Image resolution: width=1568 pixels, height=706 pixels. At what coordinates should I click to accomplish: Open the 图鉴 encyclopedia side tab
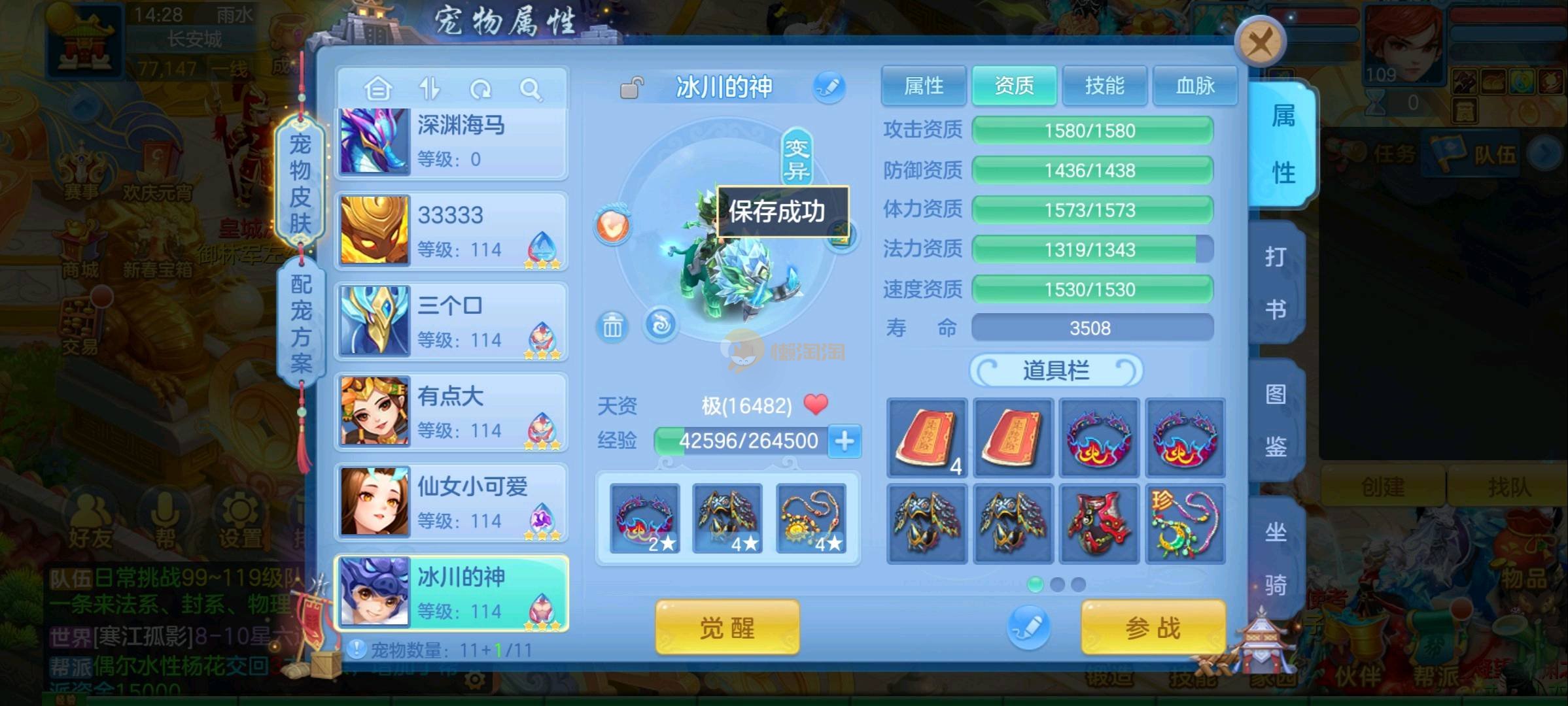[1275, 420]
